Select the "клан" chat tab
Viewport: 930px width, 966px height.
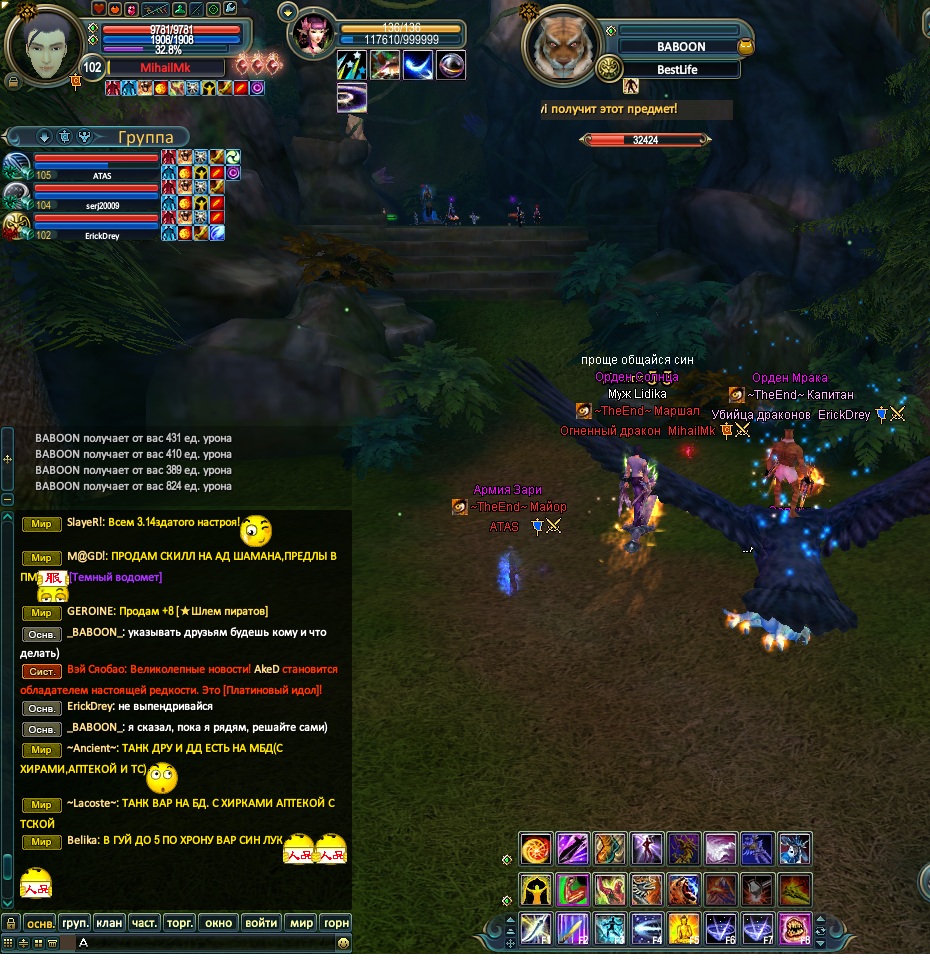(110, 923)
